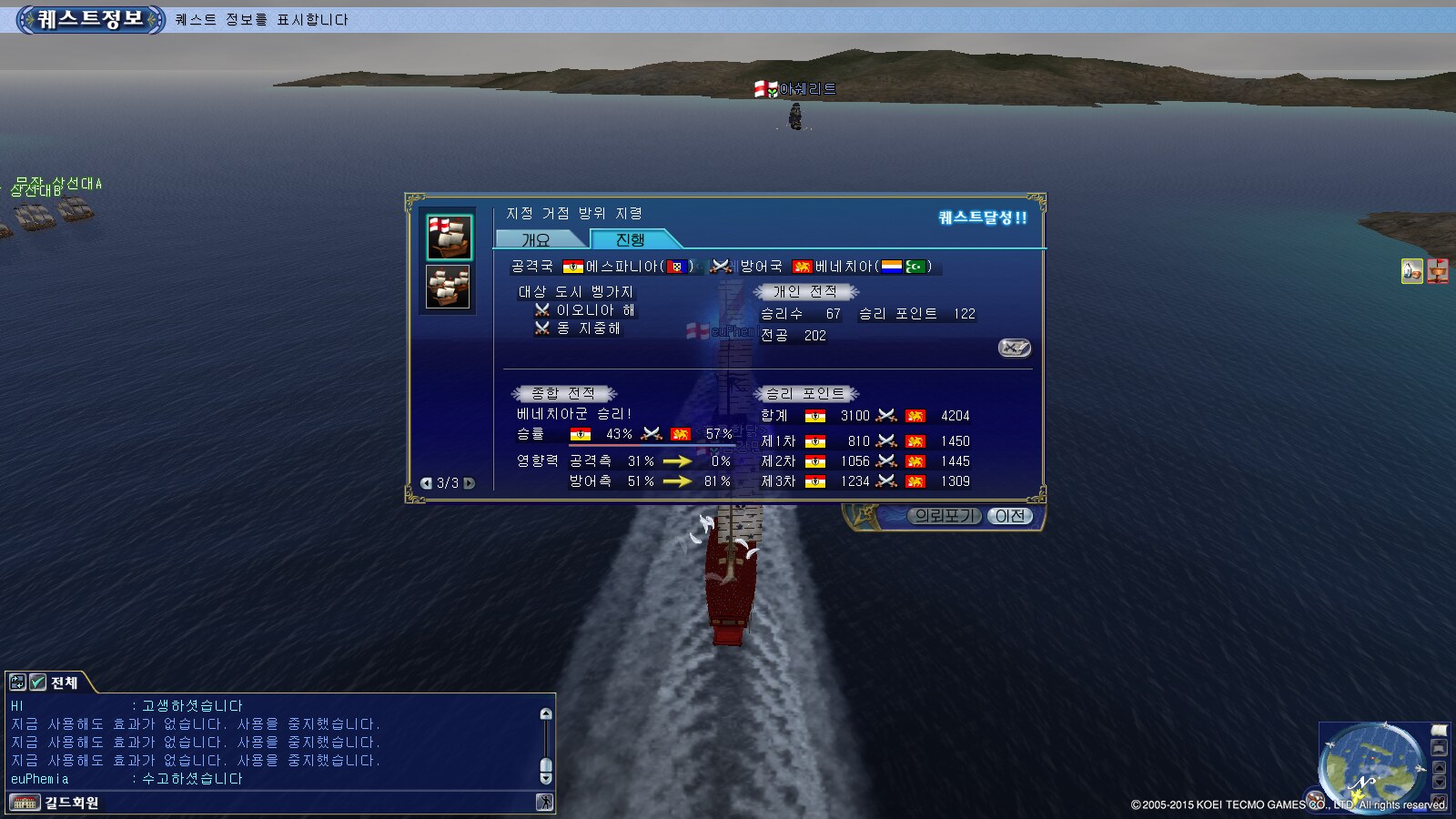The height and width of the screenshot is (819, 1456).
Task: Select the ship fleet quest thumbnail
Action: (450, 288)
